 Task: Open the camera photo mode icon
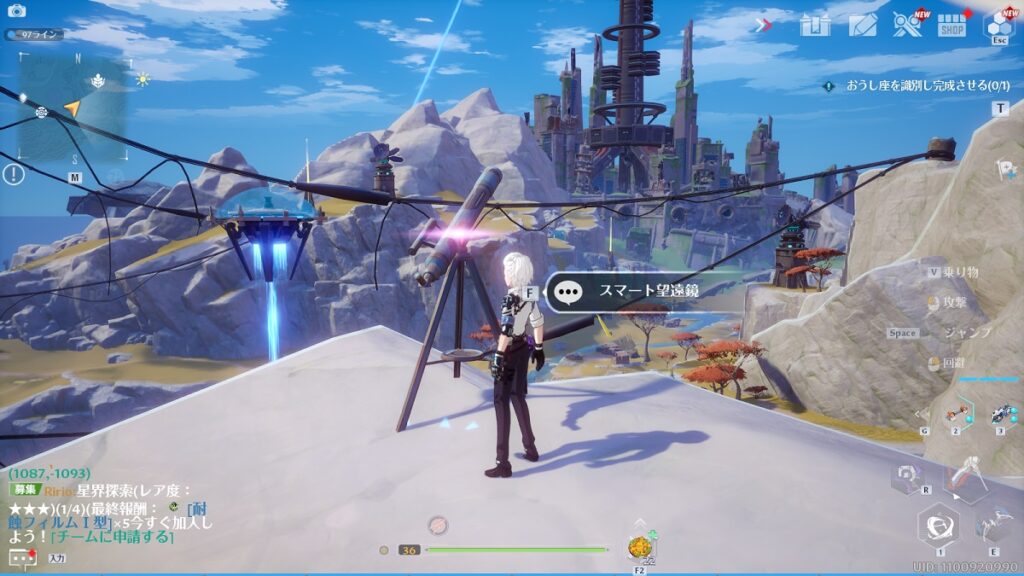tap(17, 11)
